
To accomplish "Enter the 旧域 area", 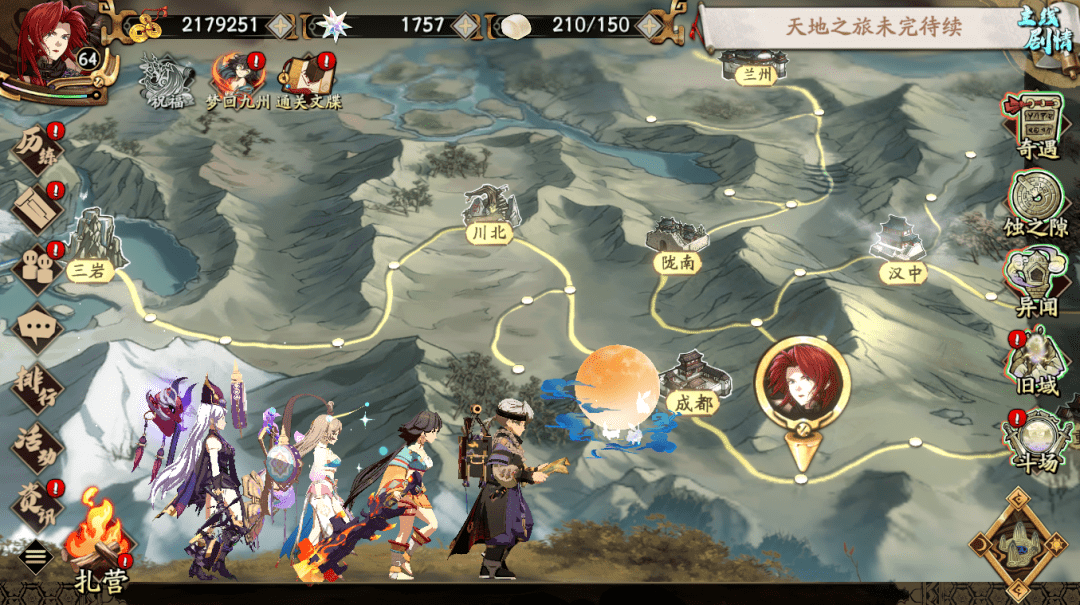I will (x=1037, y=362).
